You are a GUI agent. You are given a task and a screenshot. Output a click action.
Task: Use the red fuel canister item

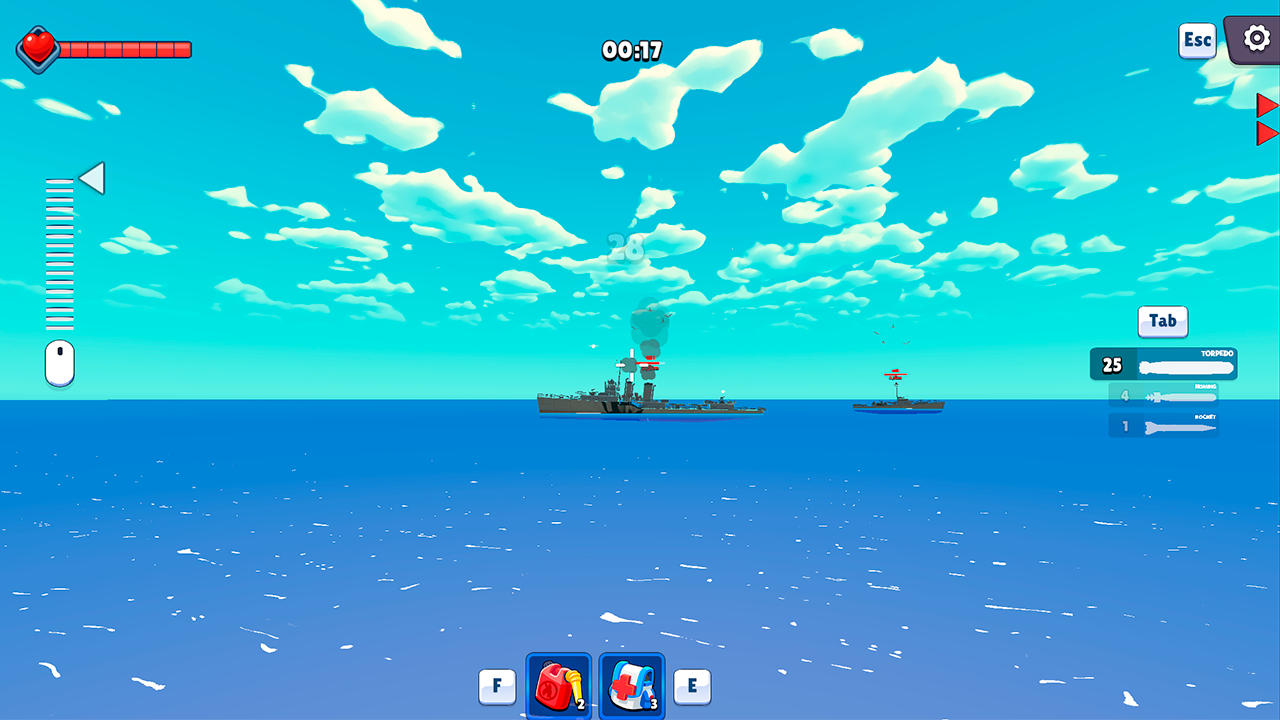click(x=557, y=686)
